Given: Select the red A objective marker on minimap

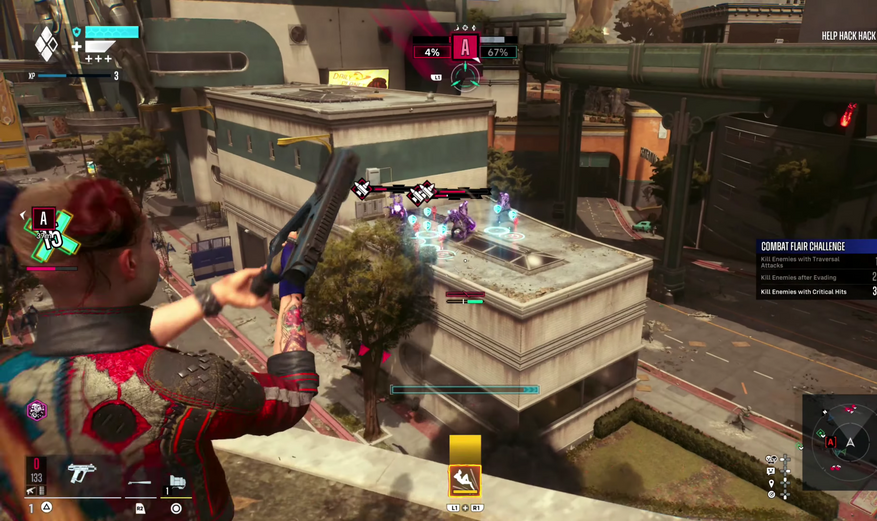Looking at the screenshot, I should (830, 442).
